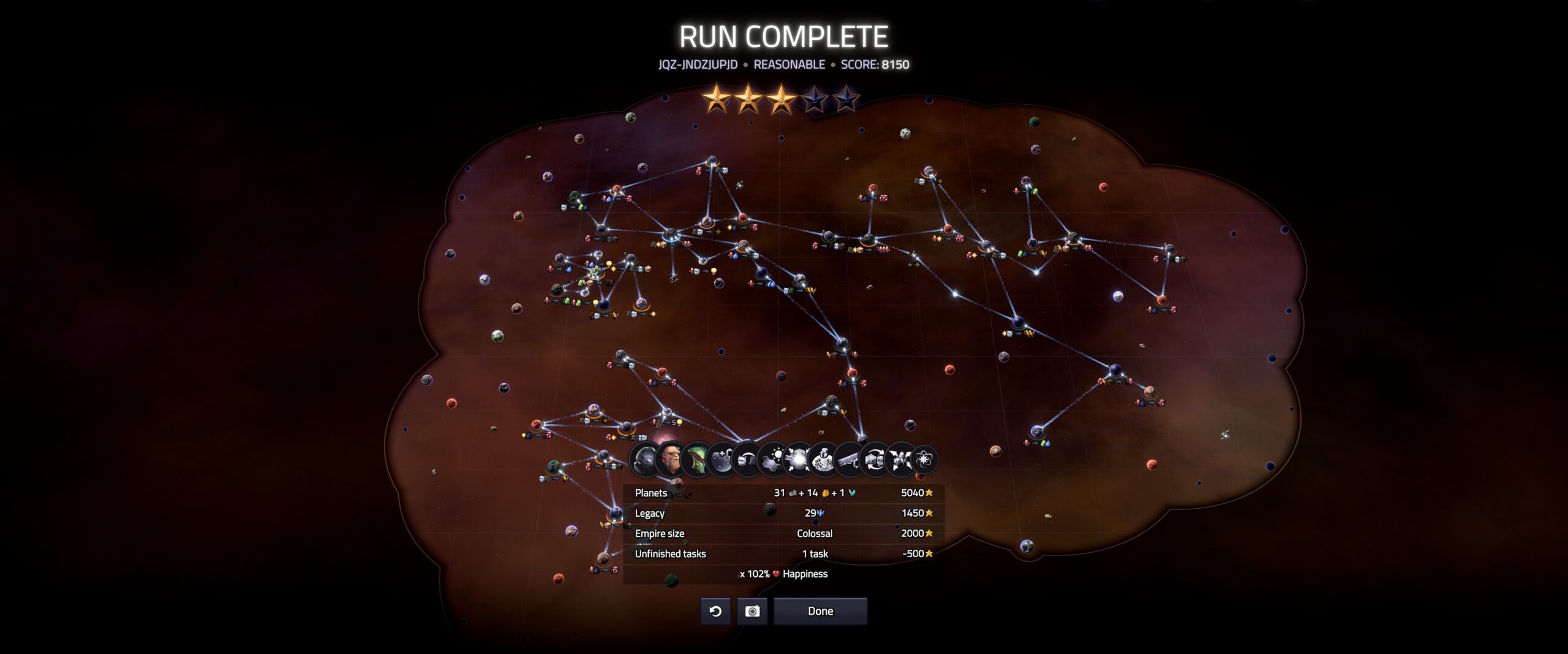
Task: Click the Done button
Action: coord(820,611)
